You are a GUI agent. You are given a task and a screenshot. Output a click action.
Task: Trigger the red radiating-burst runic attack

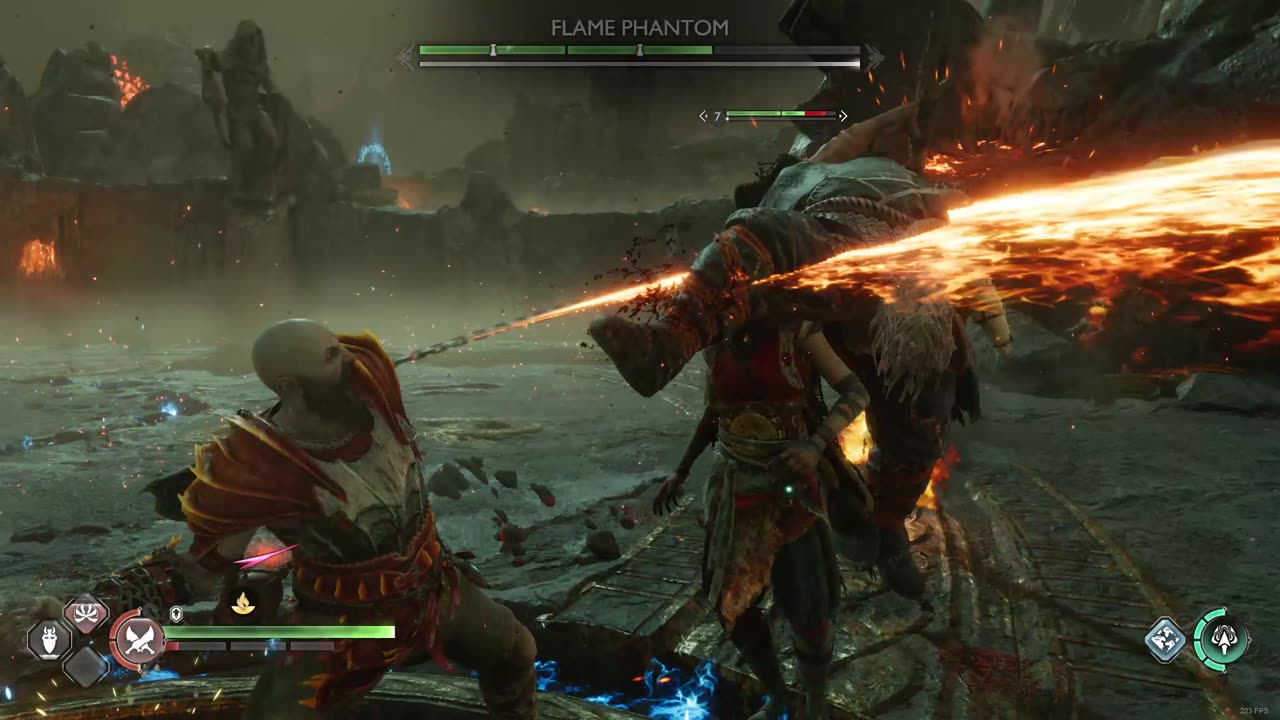(86, 613)
